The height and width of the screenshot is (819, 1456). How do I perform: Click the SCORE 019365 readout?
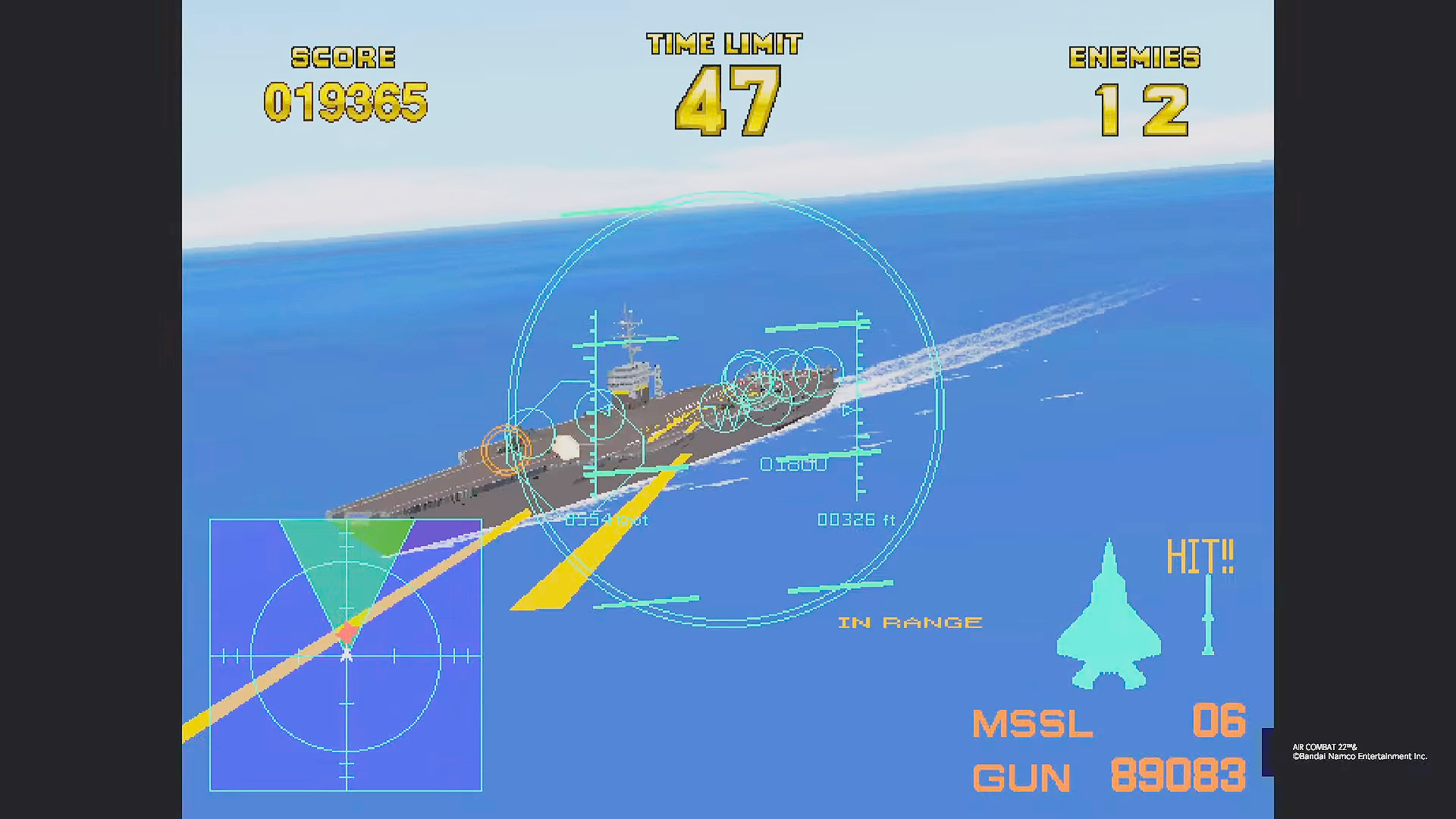click(x=347, y=99)
